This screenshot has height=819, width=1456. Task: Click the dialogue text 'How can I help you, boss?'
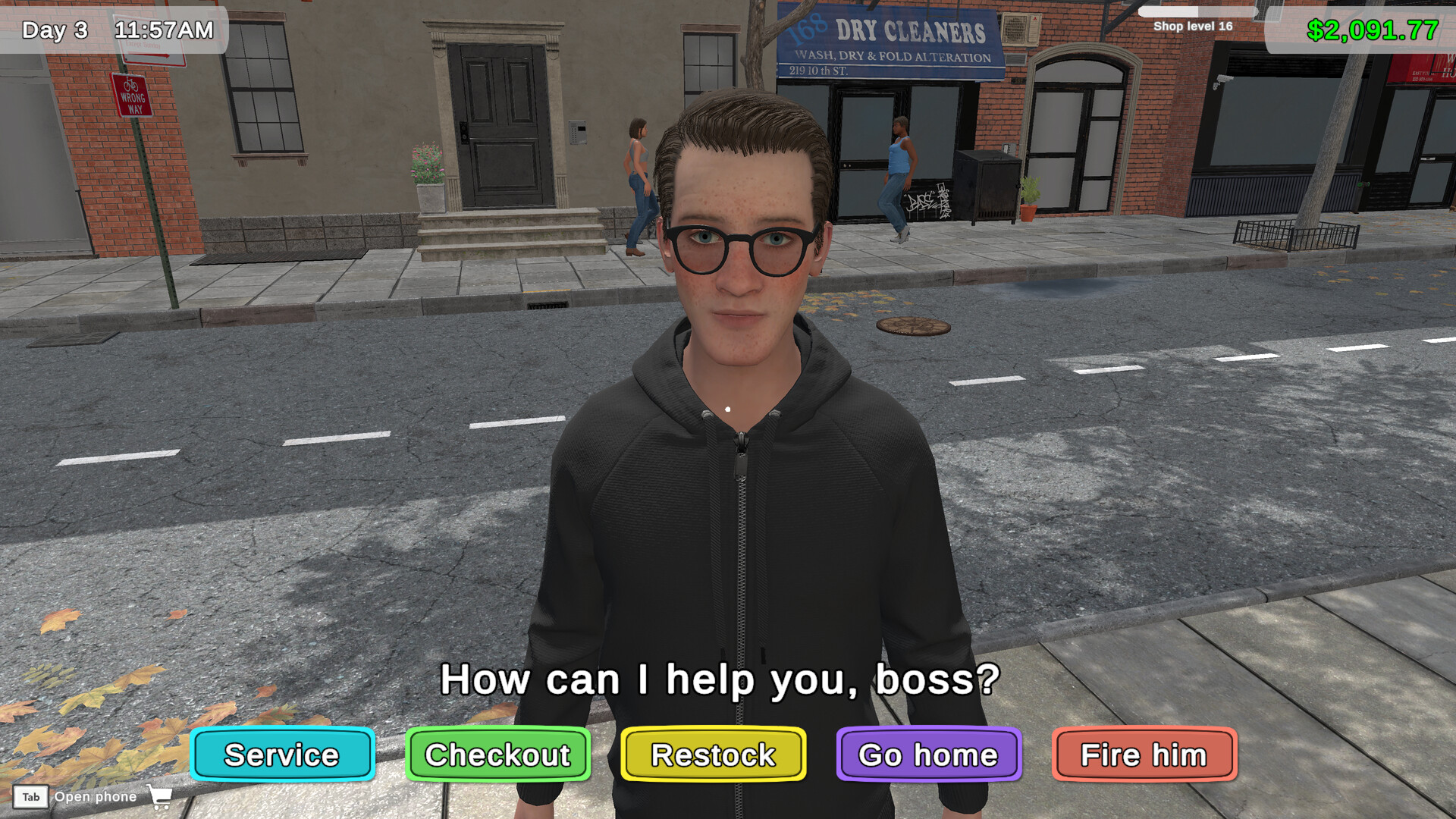click(719, 680)
